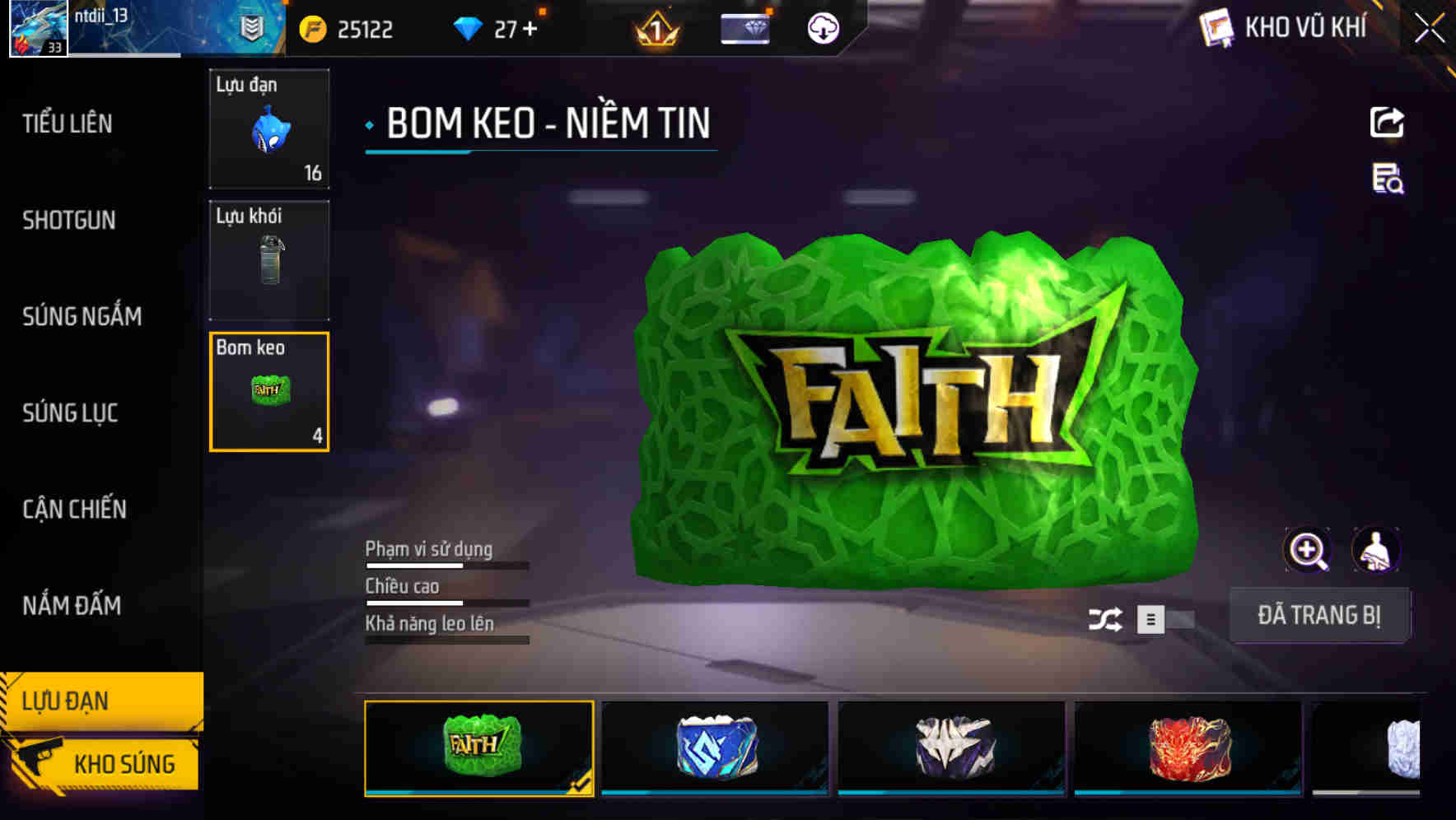
Task: Click the share icon for Bom Keo
Action: 1388,122
